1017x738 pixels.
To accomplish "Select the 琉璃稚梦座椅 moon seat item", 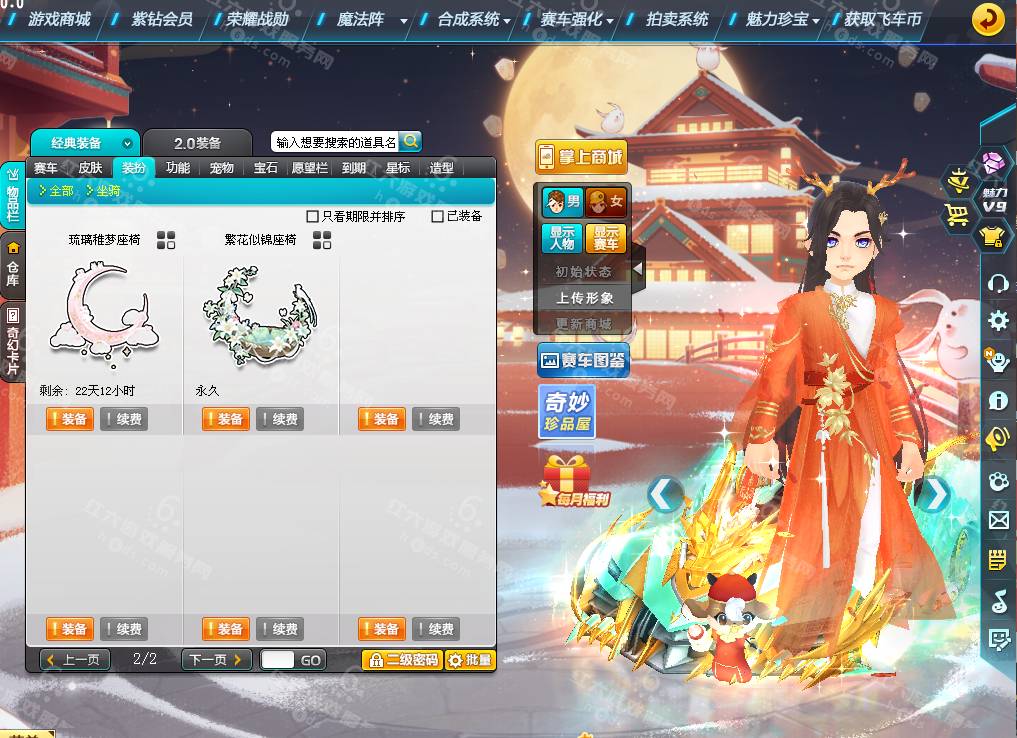I will pyautogui.click(x=105, y=311).
